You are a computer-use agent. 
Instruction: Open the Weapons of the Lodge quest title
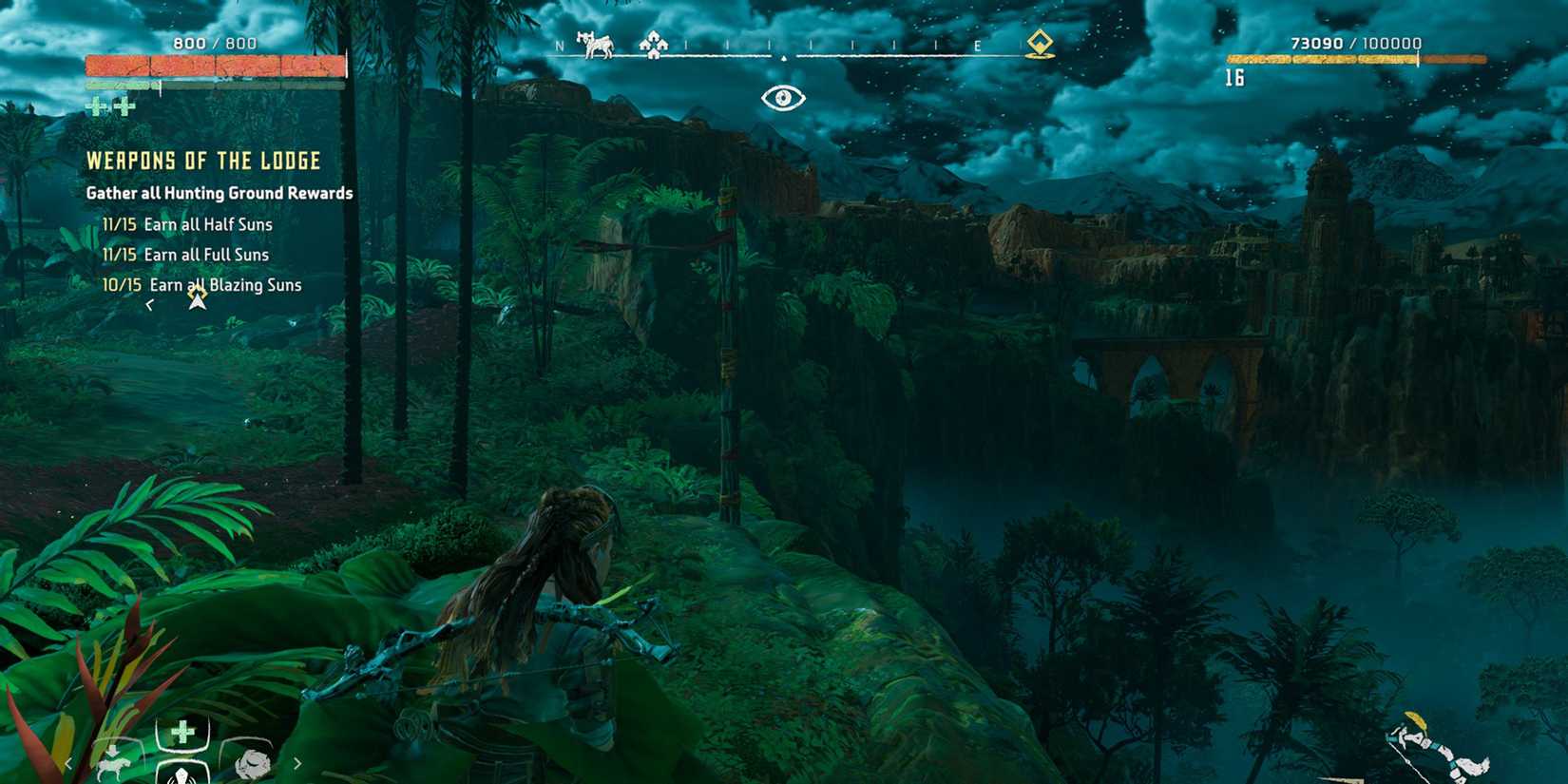click(x=202, y=161)
